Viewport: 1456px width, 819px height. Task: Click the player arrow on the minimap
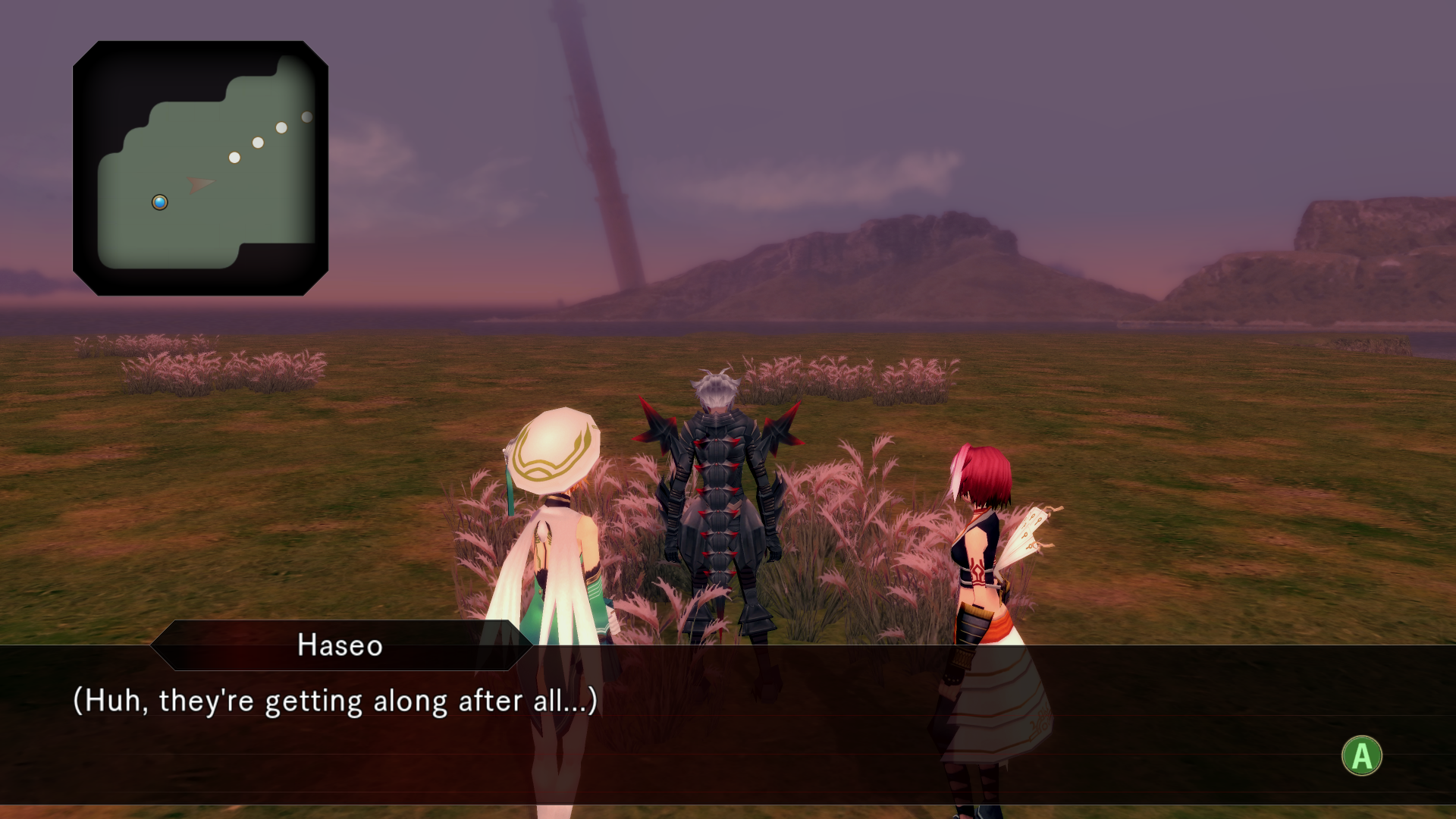pyautogui.click(x=199, y=184)
